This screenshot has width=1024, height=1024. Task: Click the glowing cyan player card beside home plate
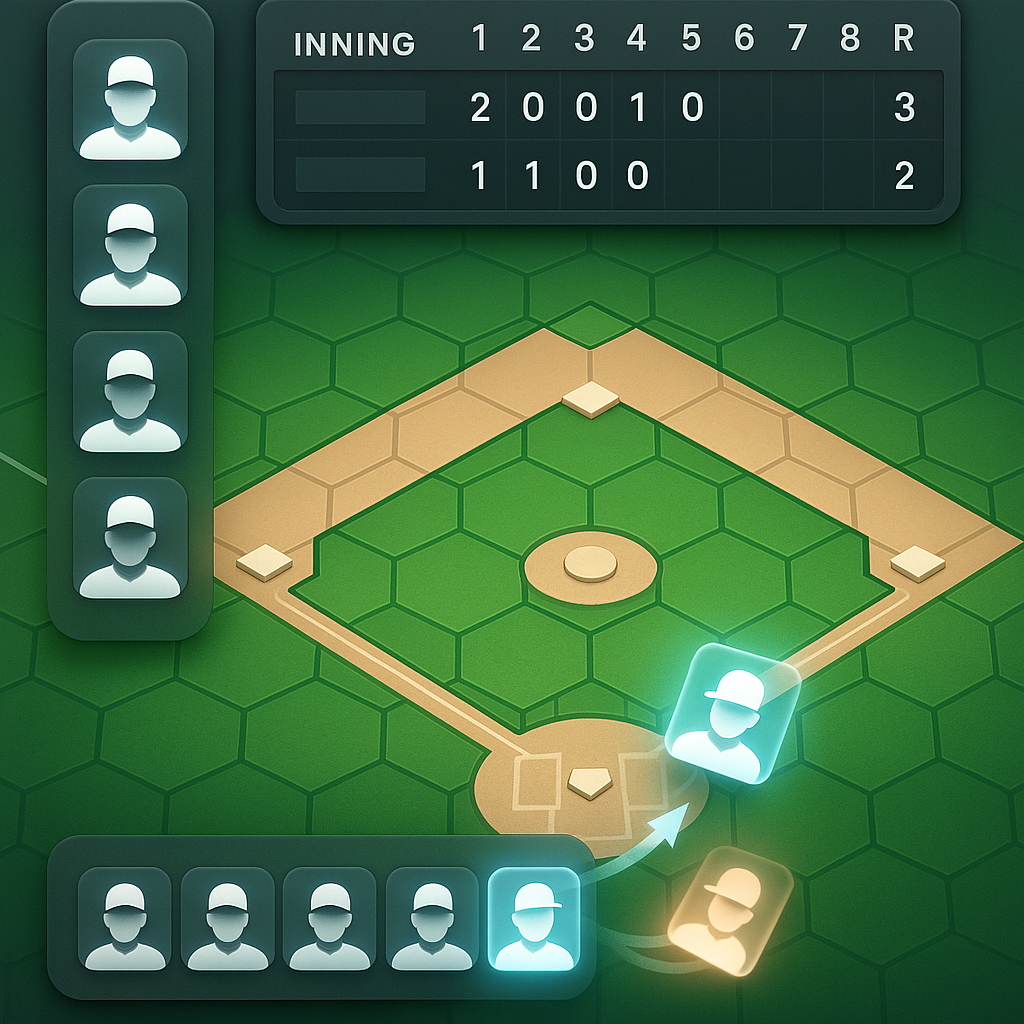(732, 712)
